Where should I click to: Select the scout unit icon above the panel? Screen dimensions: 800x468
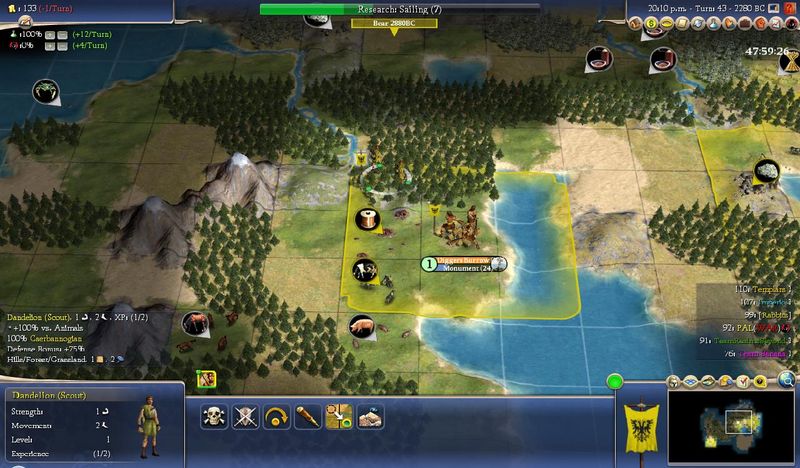coord(208,378)
